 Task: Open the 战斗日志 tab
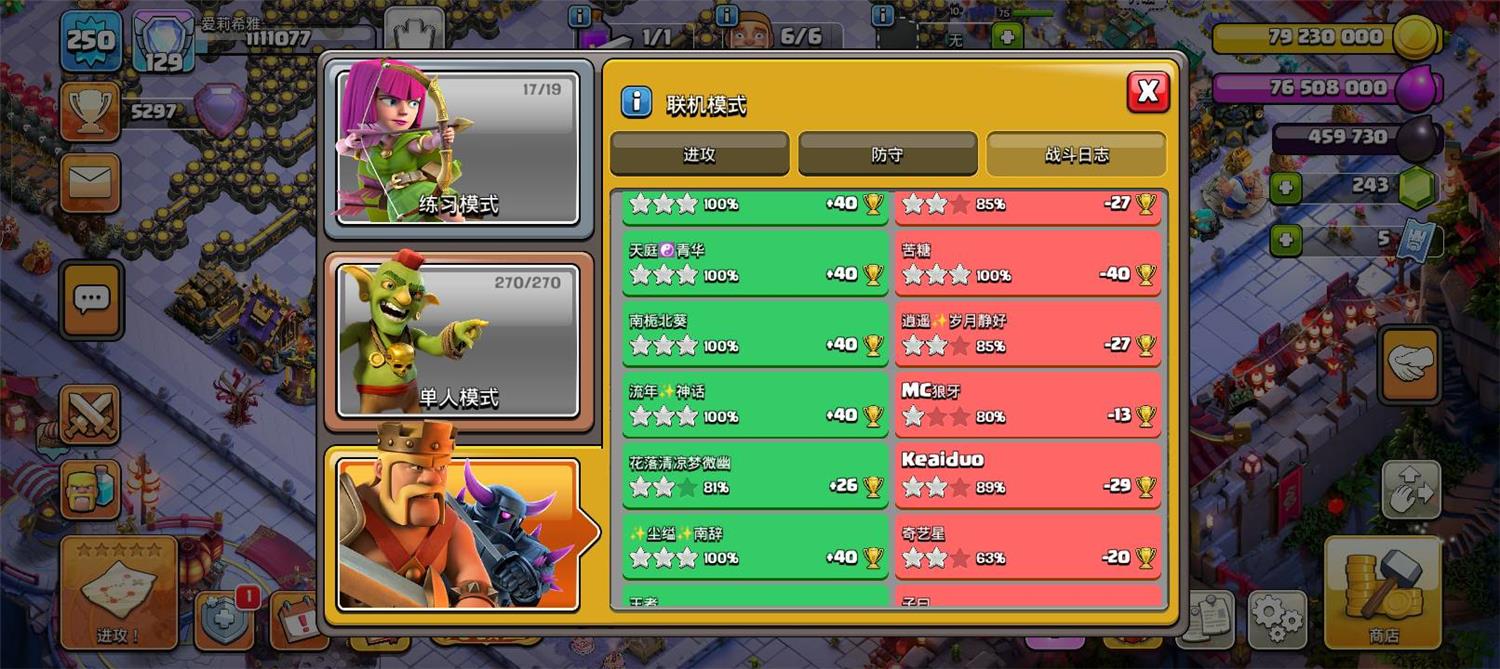pos(1076,155)
